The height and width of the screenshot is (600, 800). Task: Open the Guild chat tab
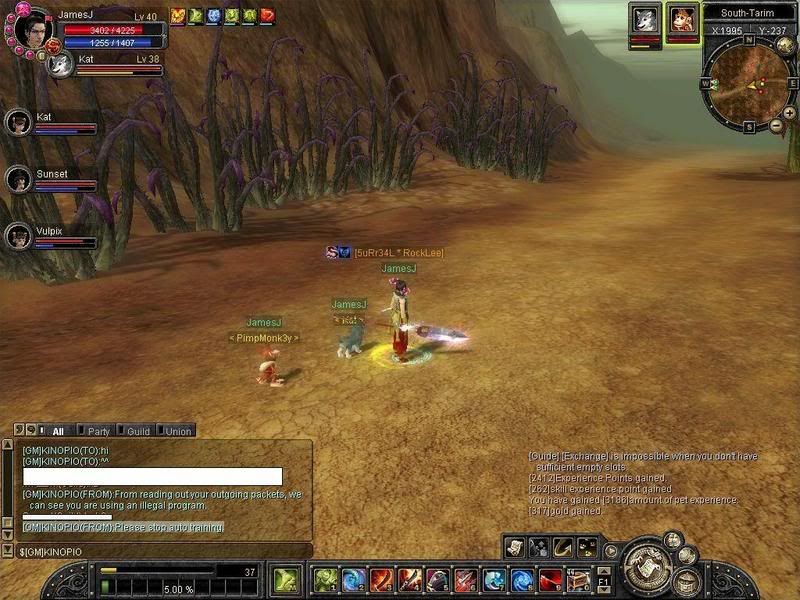coord(138,431)
